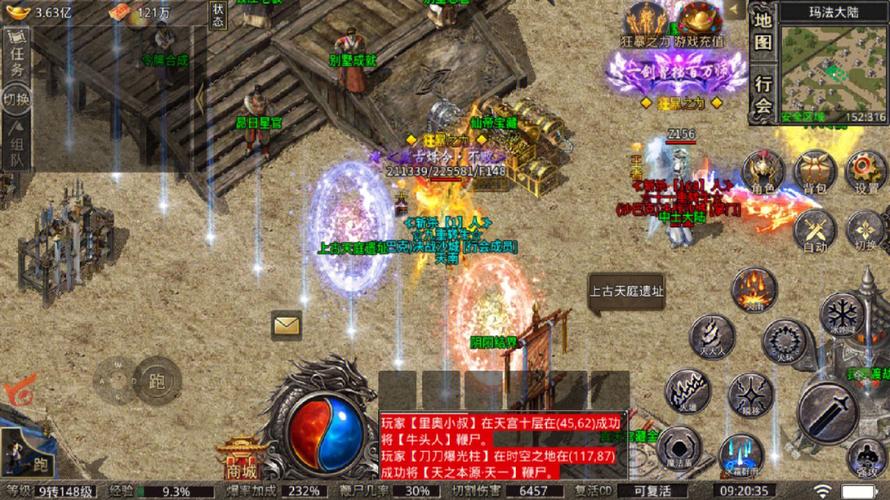
Task: Open the 行会 guild tab
Action: pyautogui.click(x=763, y=93)
